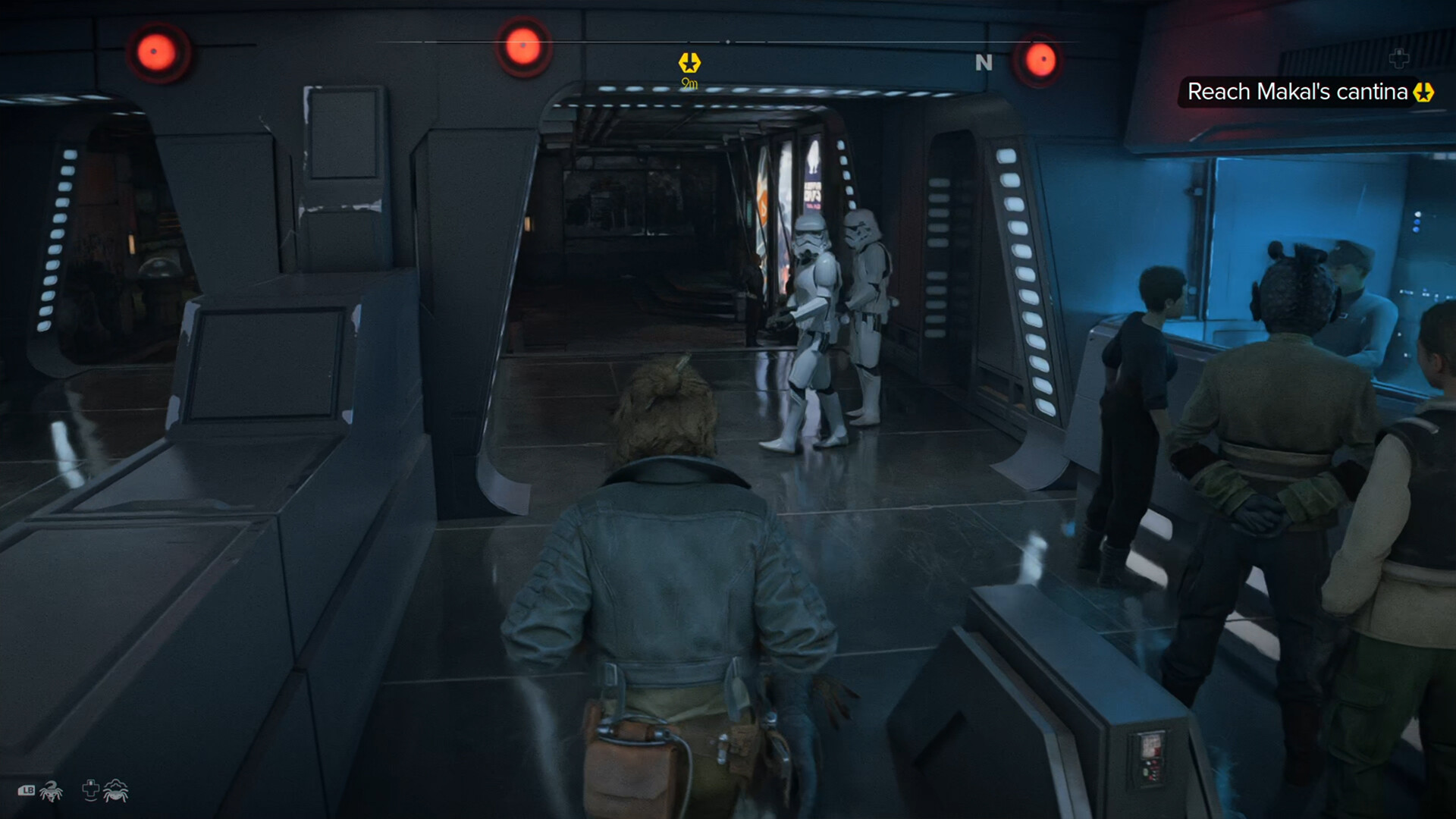1456x819 pixels.
Task: Select the spider-droid icon beside the LB prompt
Action: click(50, 792)
